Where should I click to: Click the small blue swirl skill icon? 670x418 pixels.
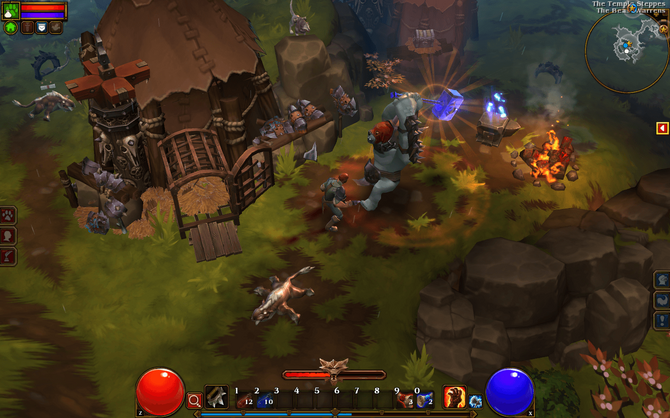[475, 401]
